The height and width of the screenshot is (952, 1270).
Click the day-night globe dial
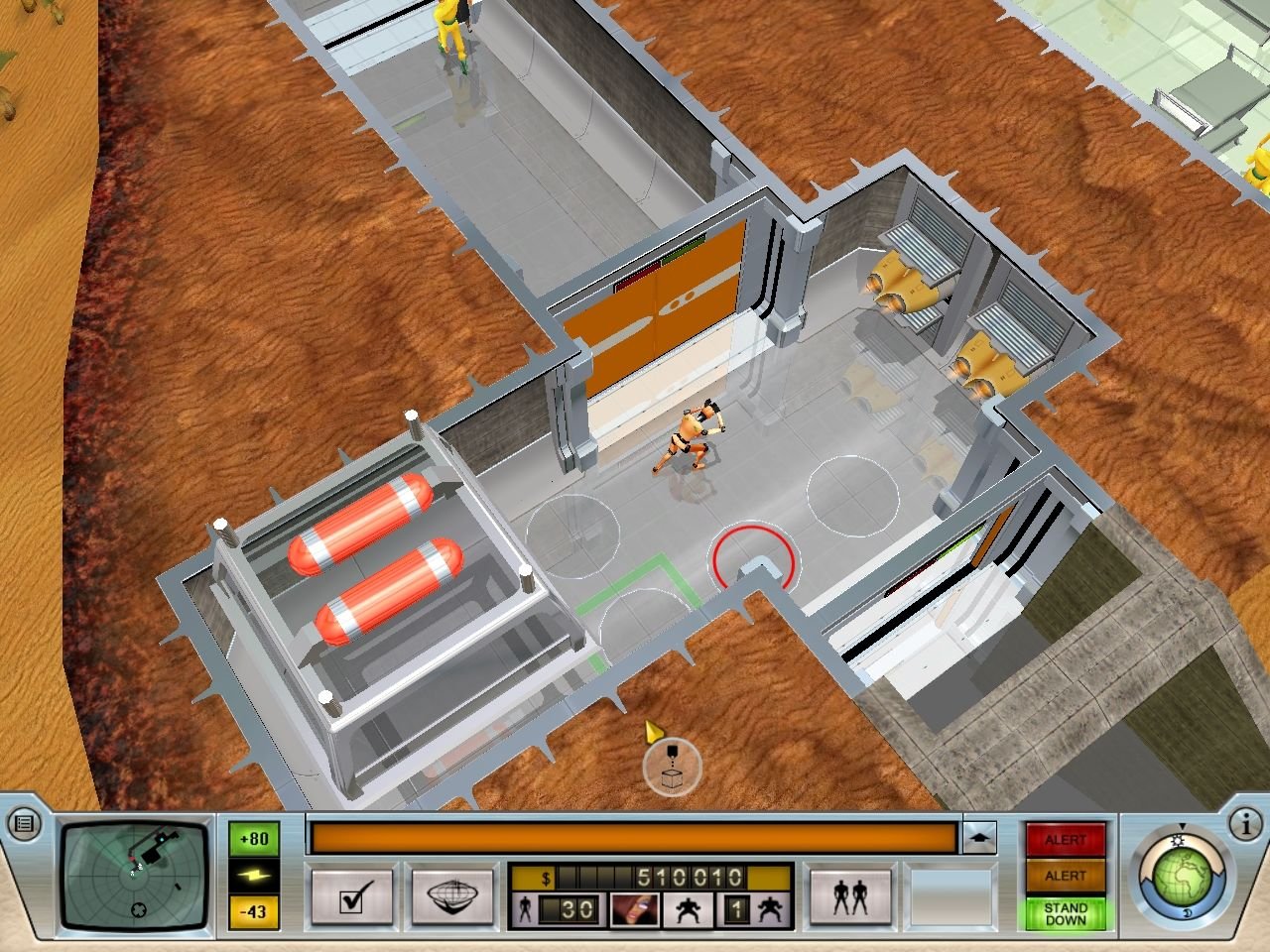point(1181,879)
